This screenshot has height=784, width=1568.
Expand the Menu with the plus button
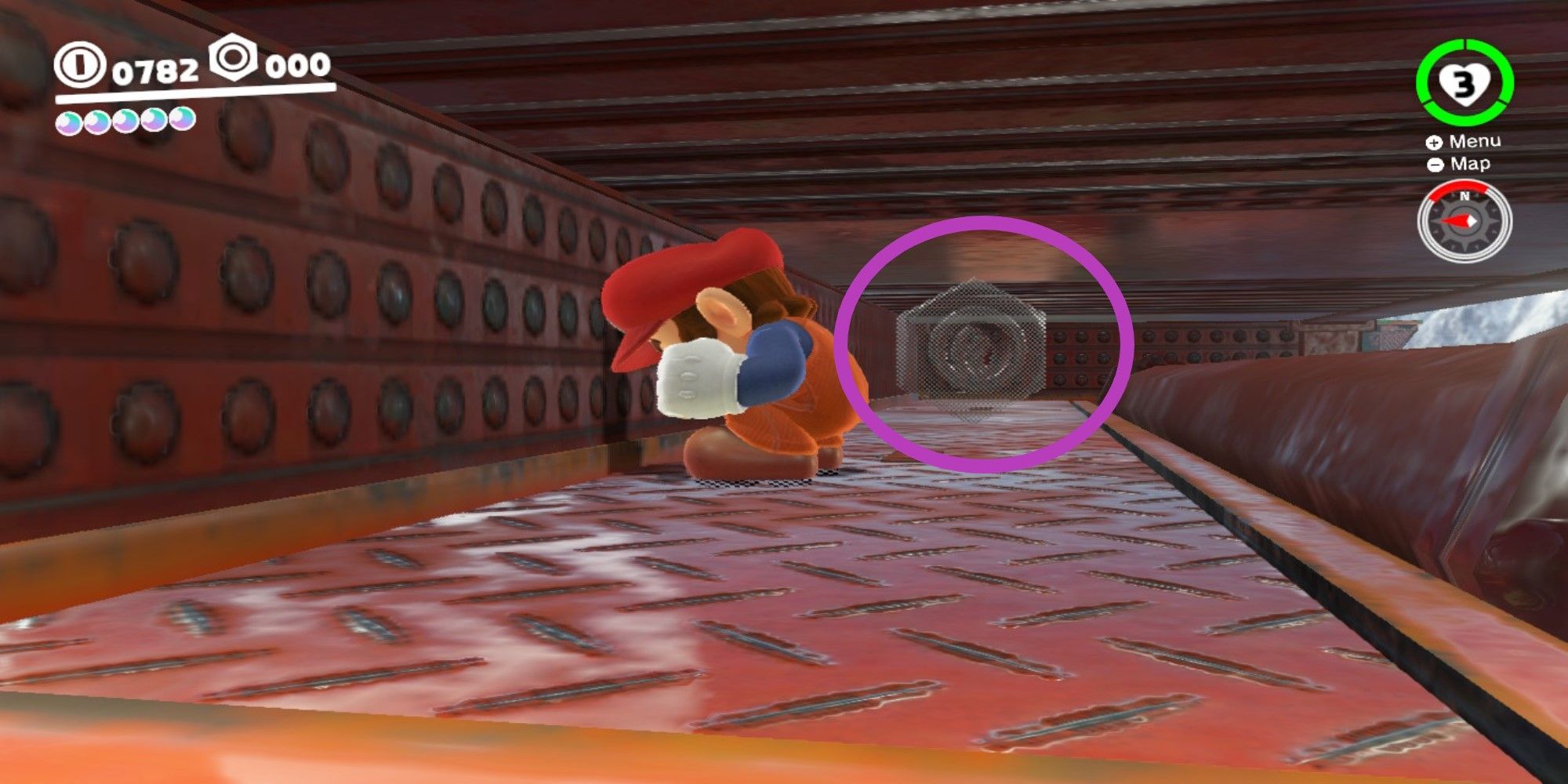pyautogui.click(x=1434, y=143)
